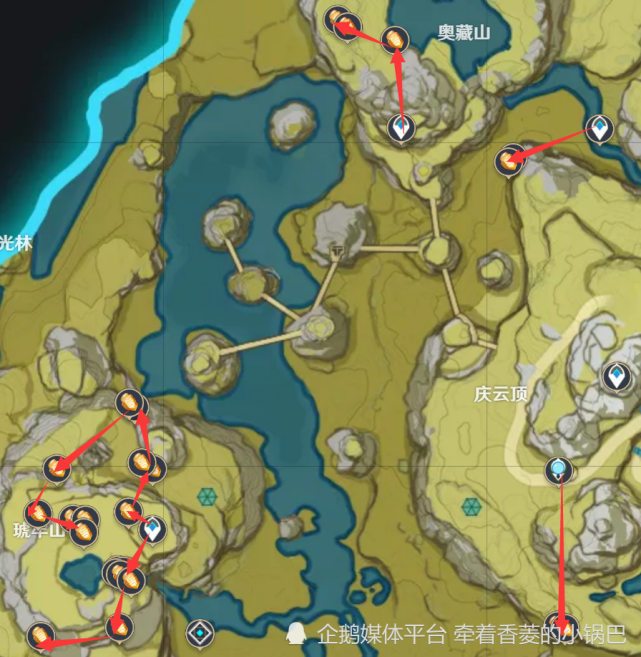
Task: Pick the ore marker the top-right waypoint's arrow points to
Action: (509, 160)
